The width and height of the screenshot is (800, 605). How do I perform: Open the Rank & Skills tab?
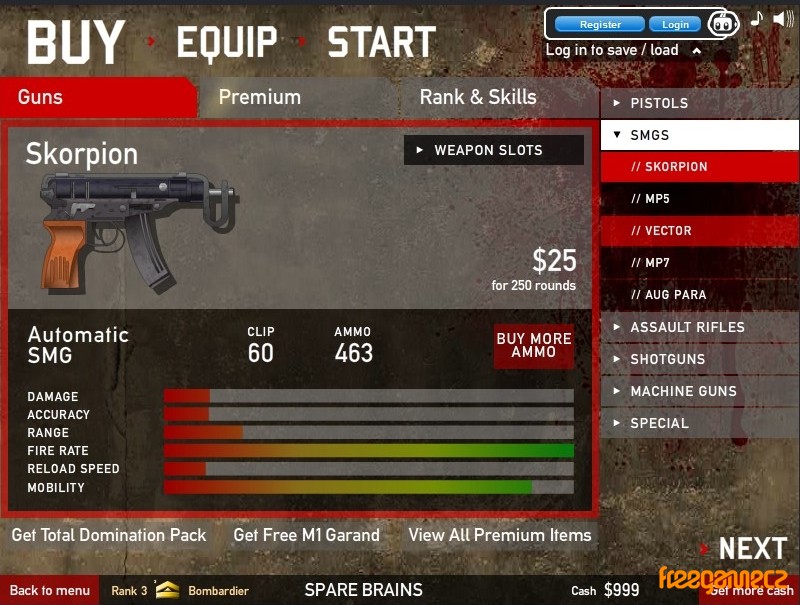(478, 97)
